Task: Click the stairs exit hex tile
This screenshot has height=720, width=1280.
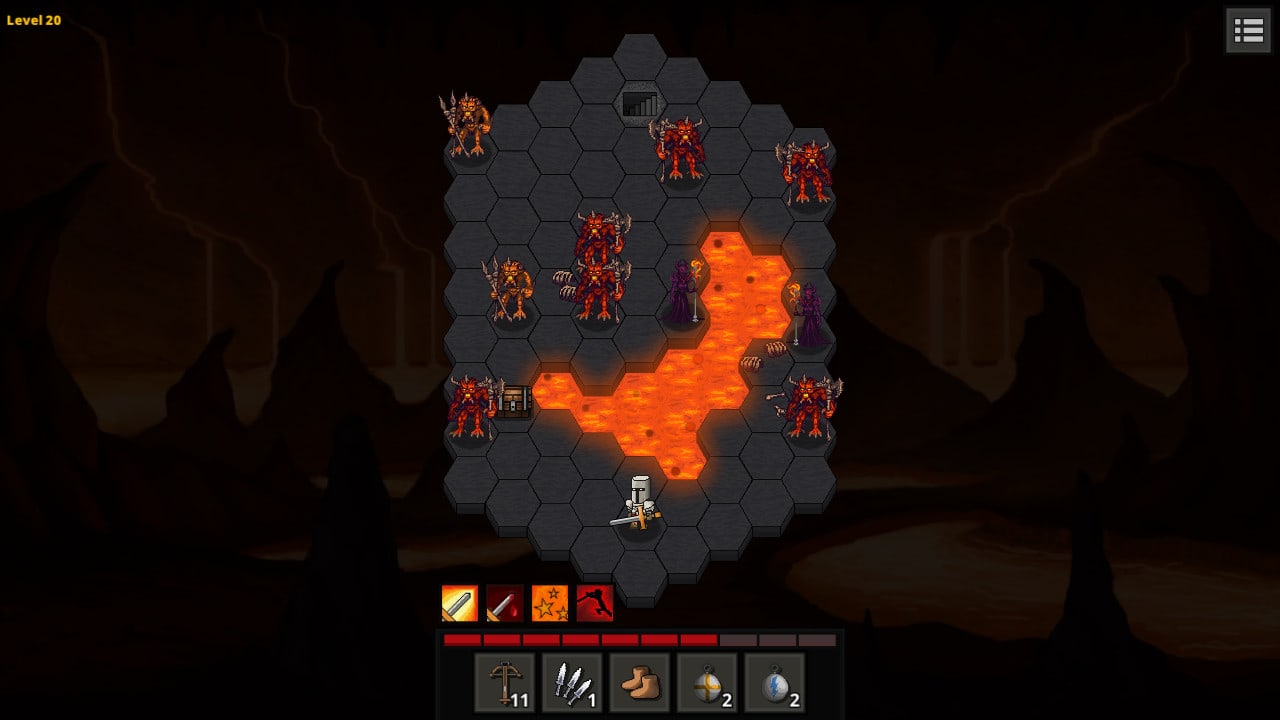Action: pyautogui.click(x=640, y=104)
